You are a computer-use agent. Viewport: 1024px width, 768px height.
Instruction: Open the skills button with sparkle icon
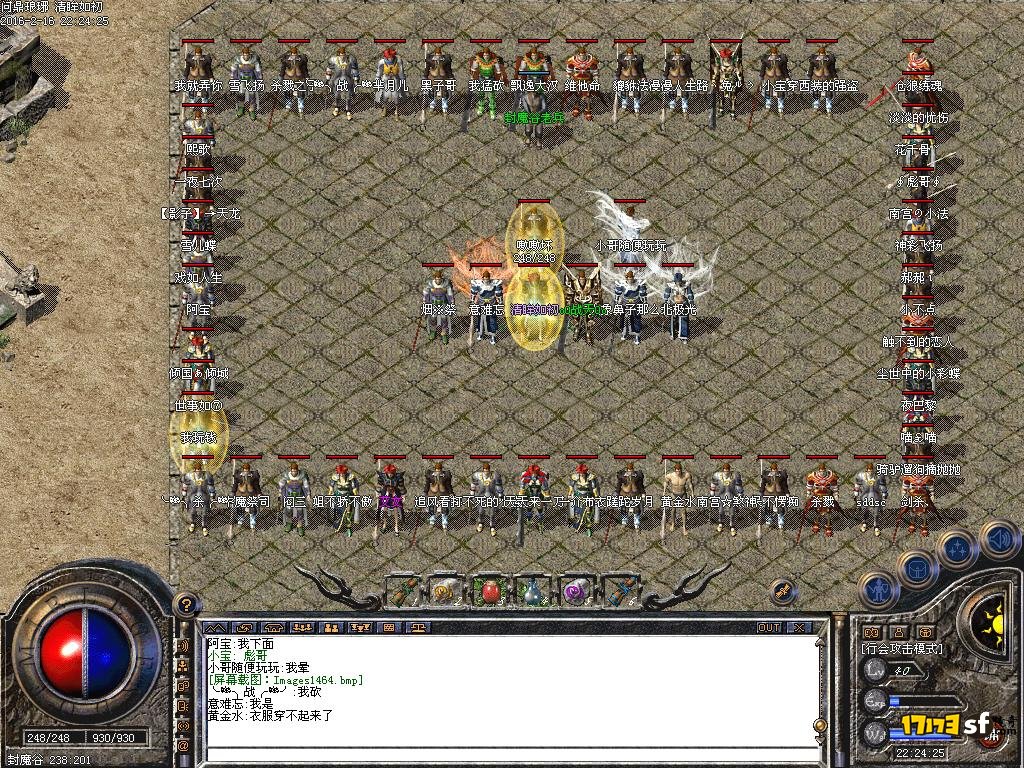957,549
